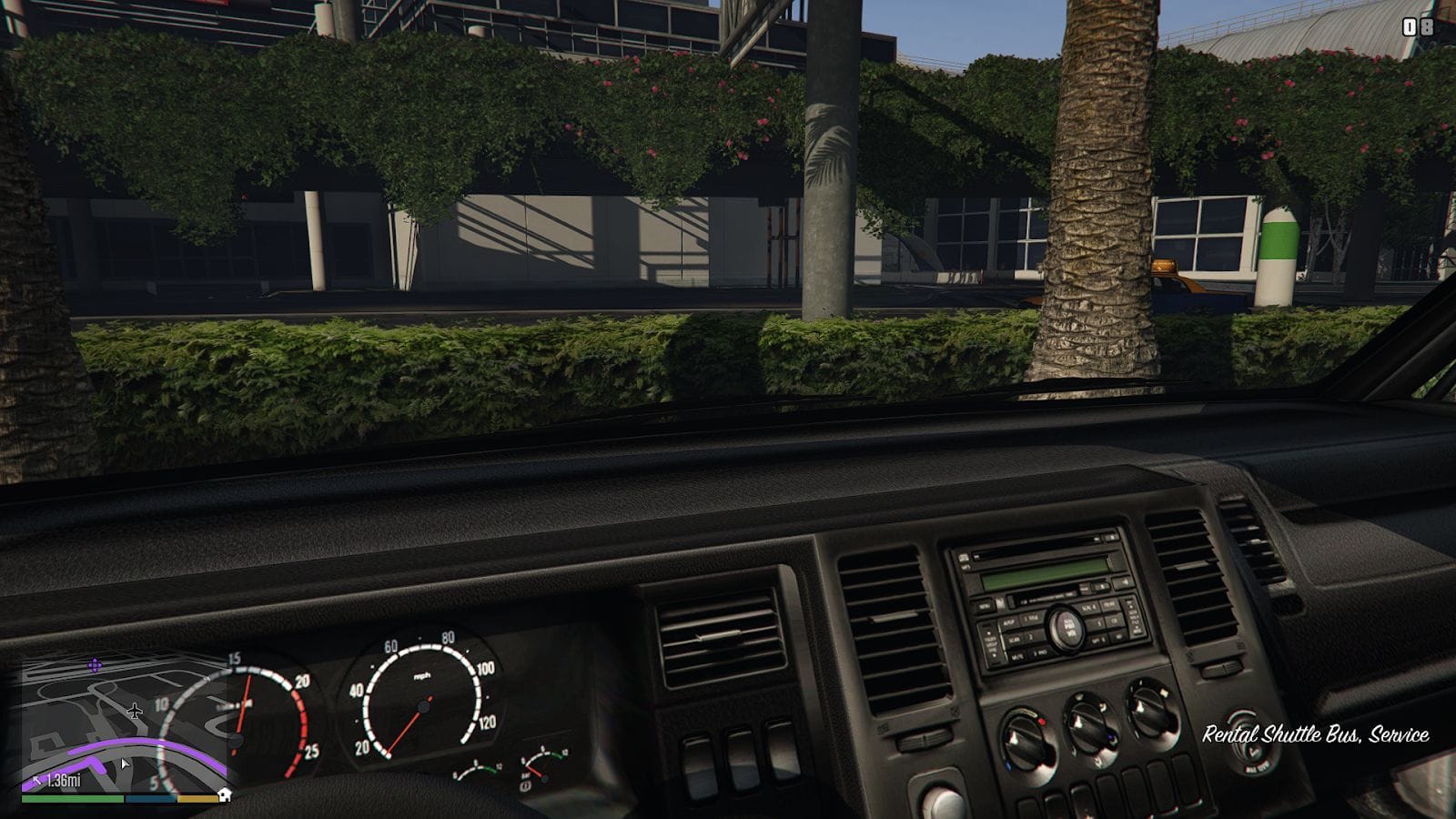Click the green health bar under the minimap
The image size is (1456, 819).
pyautogui.click(x=73, y=798)
